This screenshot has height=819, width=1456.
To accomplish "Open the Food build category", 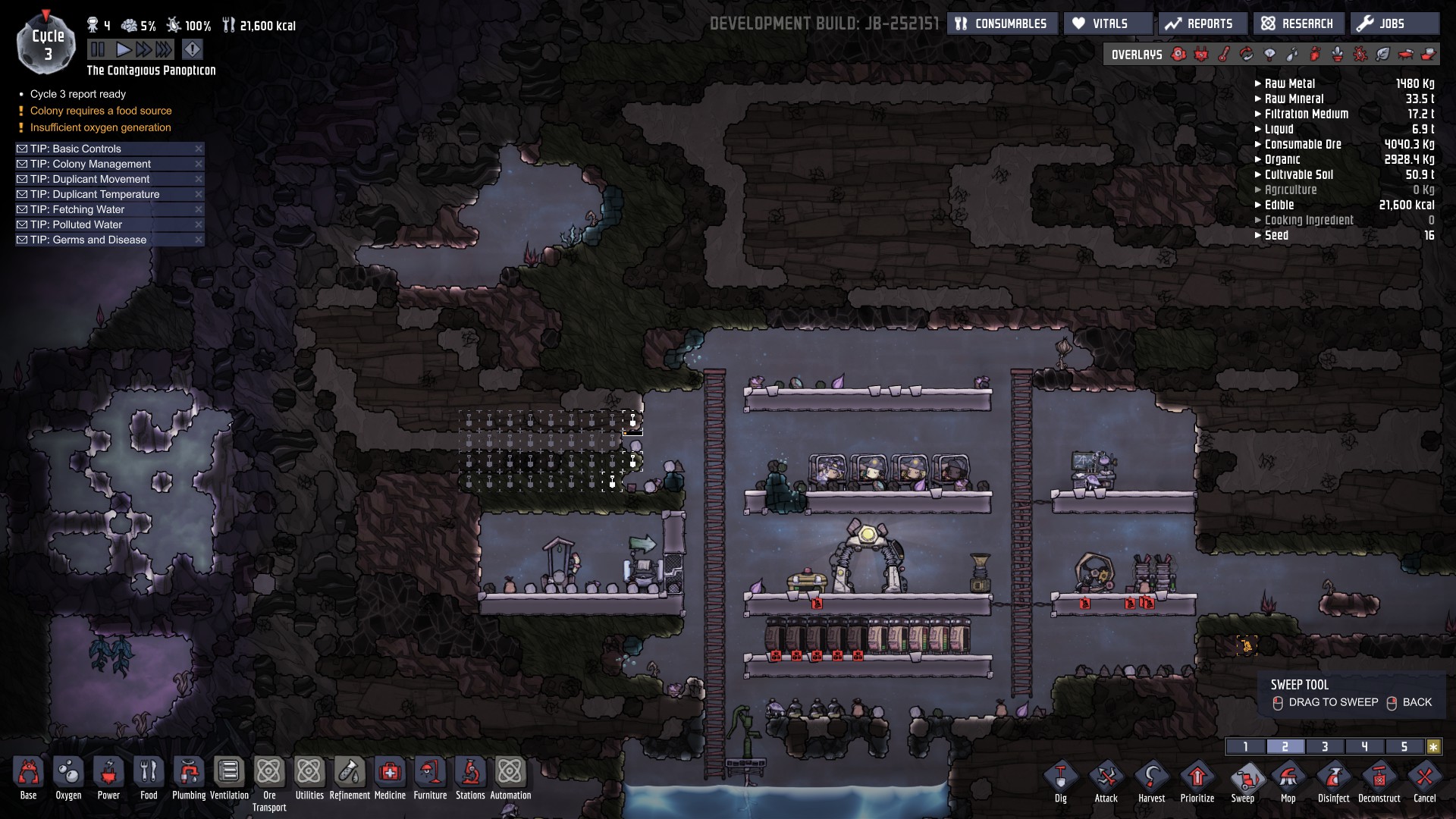I will coord(149,778).
